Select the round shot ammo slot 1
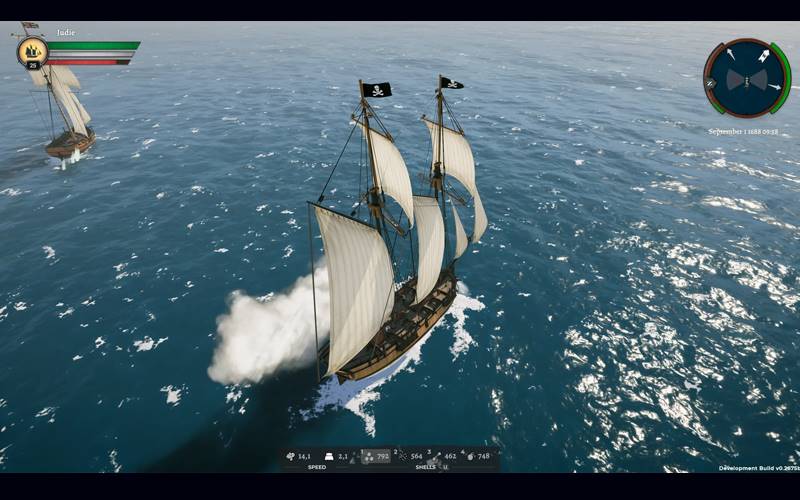The height and width of the screenshot is (500, 800). (376, 456)
